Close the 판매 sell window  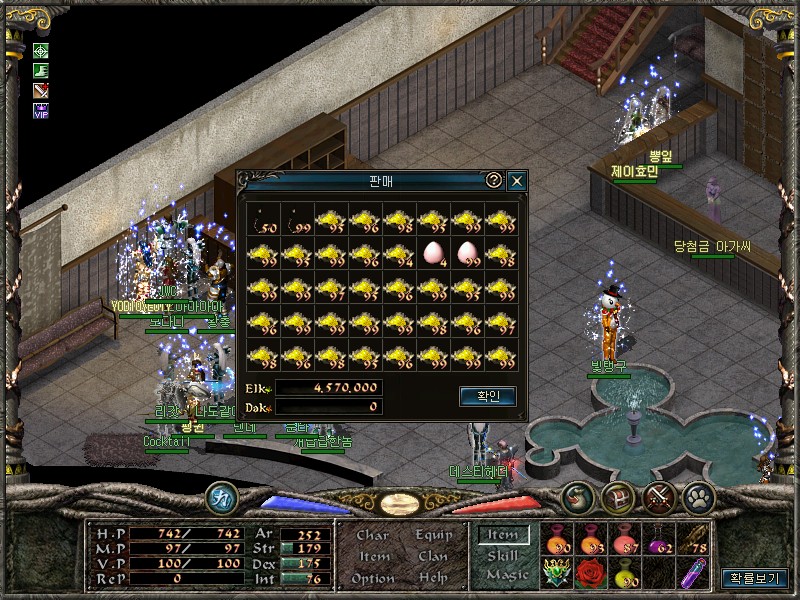[516, 181]
